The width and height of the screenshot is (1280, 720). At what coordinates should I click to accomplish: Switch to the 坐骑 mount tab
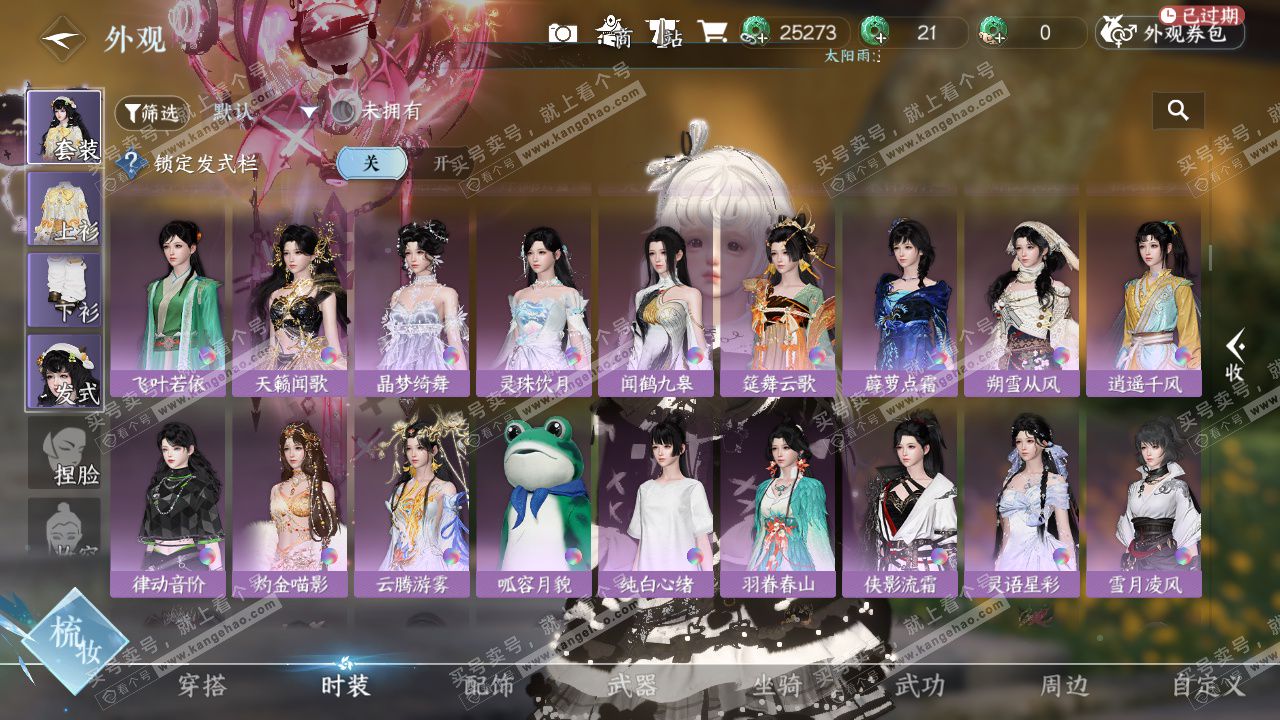(x=777, y=686)
